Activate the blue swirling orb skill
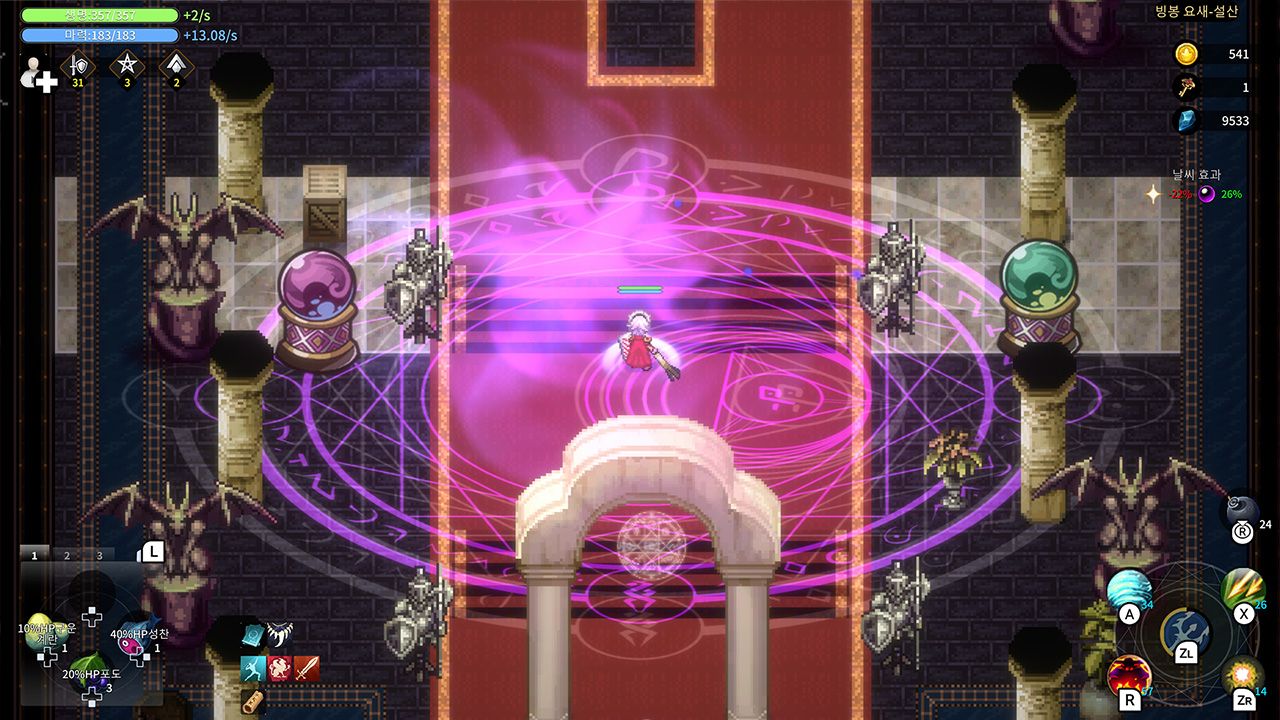1280x720 pixels. pyautogui.click(x=1129, y=592)
